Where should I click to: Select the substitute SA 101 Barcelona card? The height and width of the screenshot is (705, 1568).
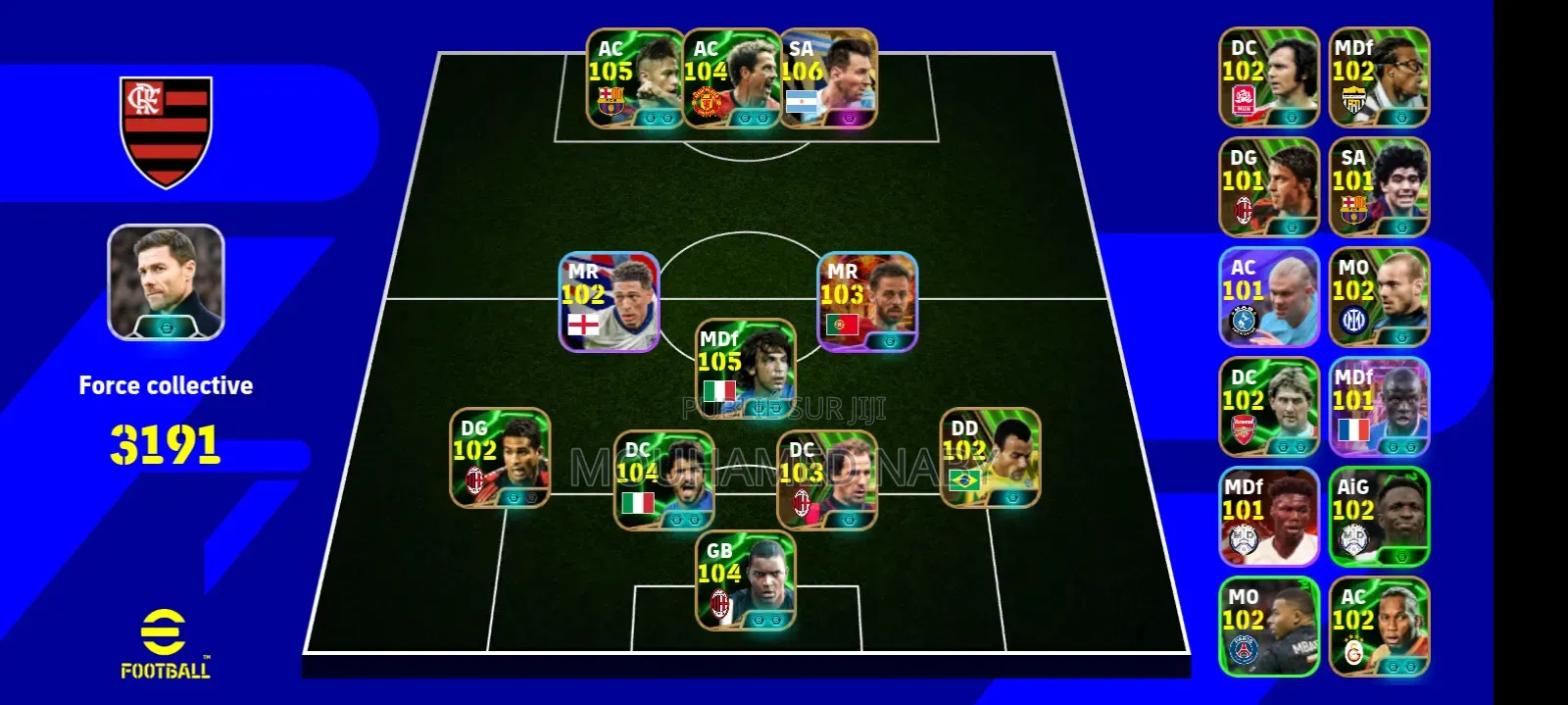[x=1379, y=187]
